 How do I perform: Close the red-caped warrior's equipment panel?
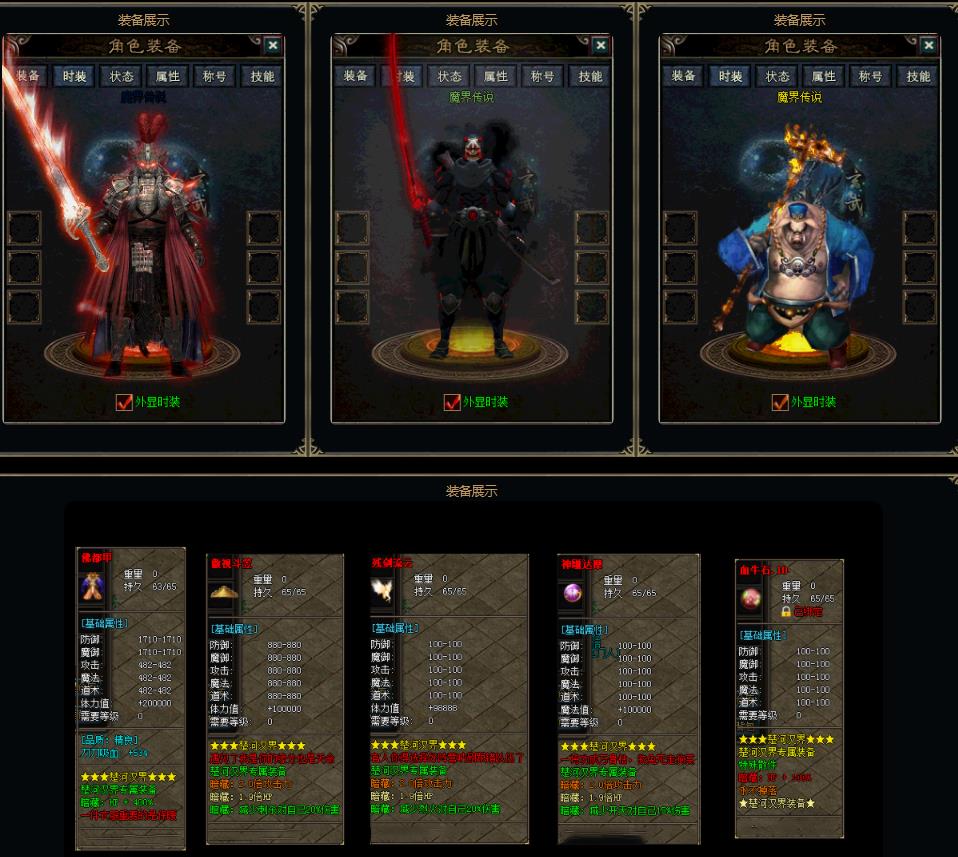coord(272,45)
